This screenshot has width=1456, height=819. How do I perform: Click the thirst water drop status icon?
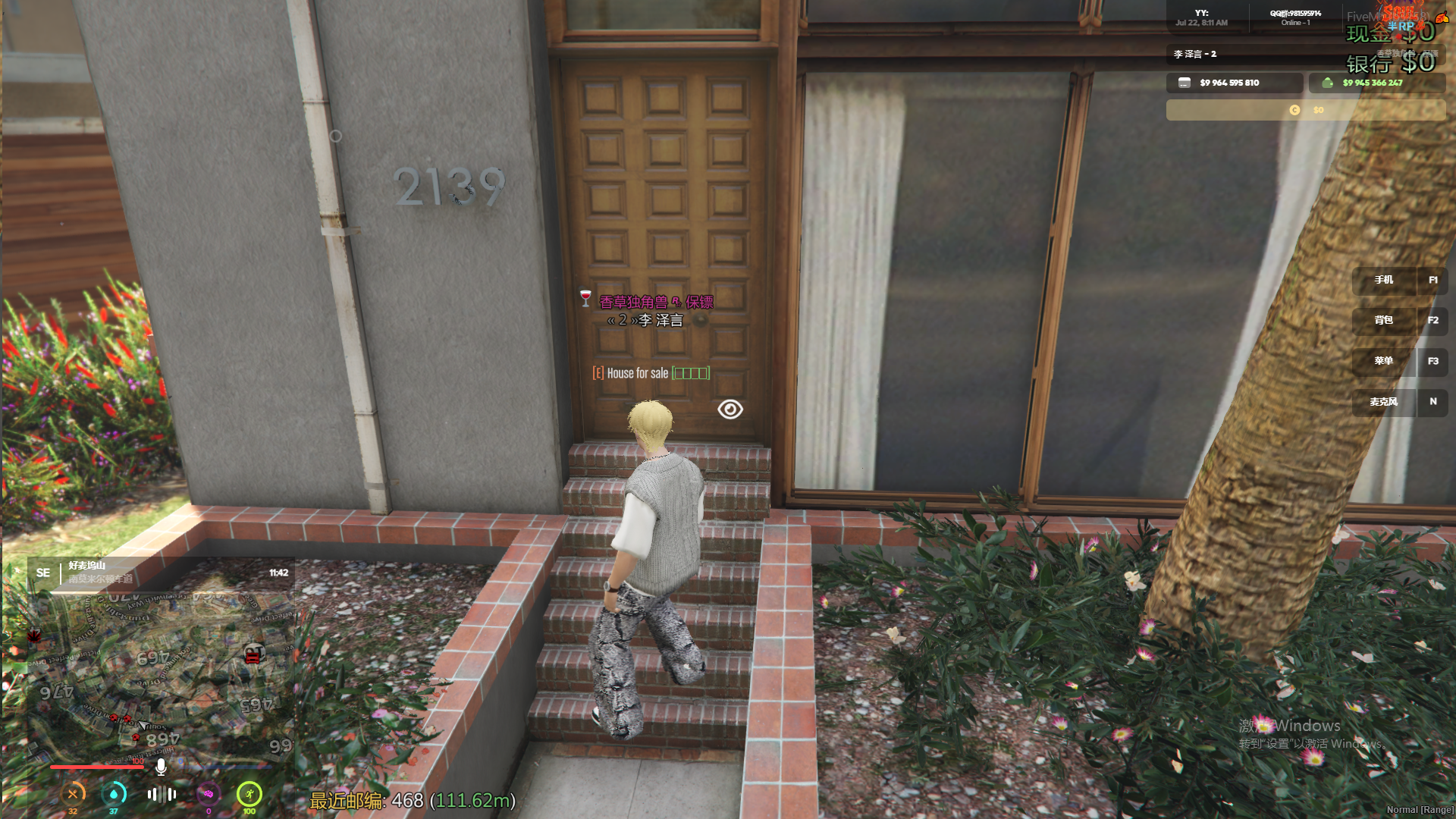click(114, 794)
